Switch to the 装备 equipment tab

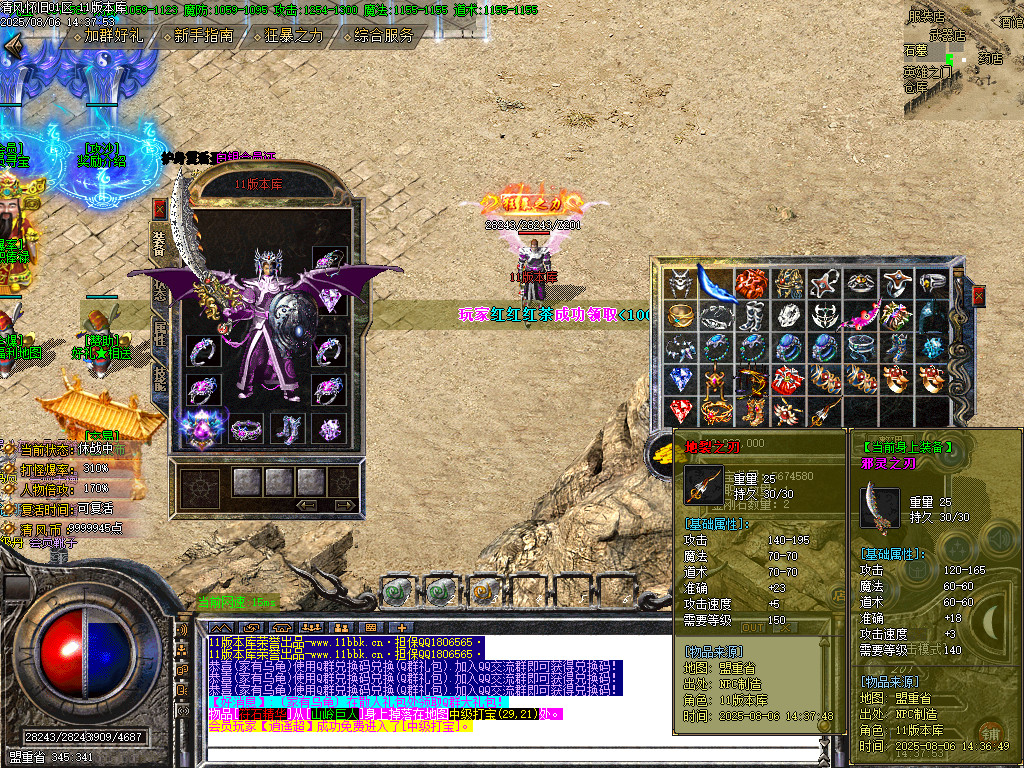tap(160, 244)
